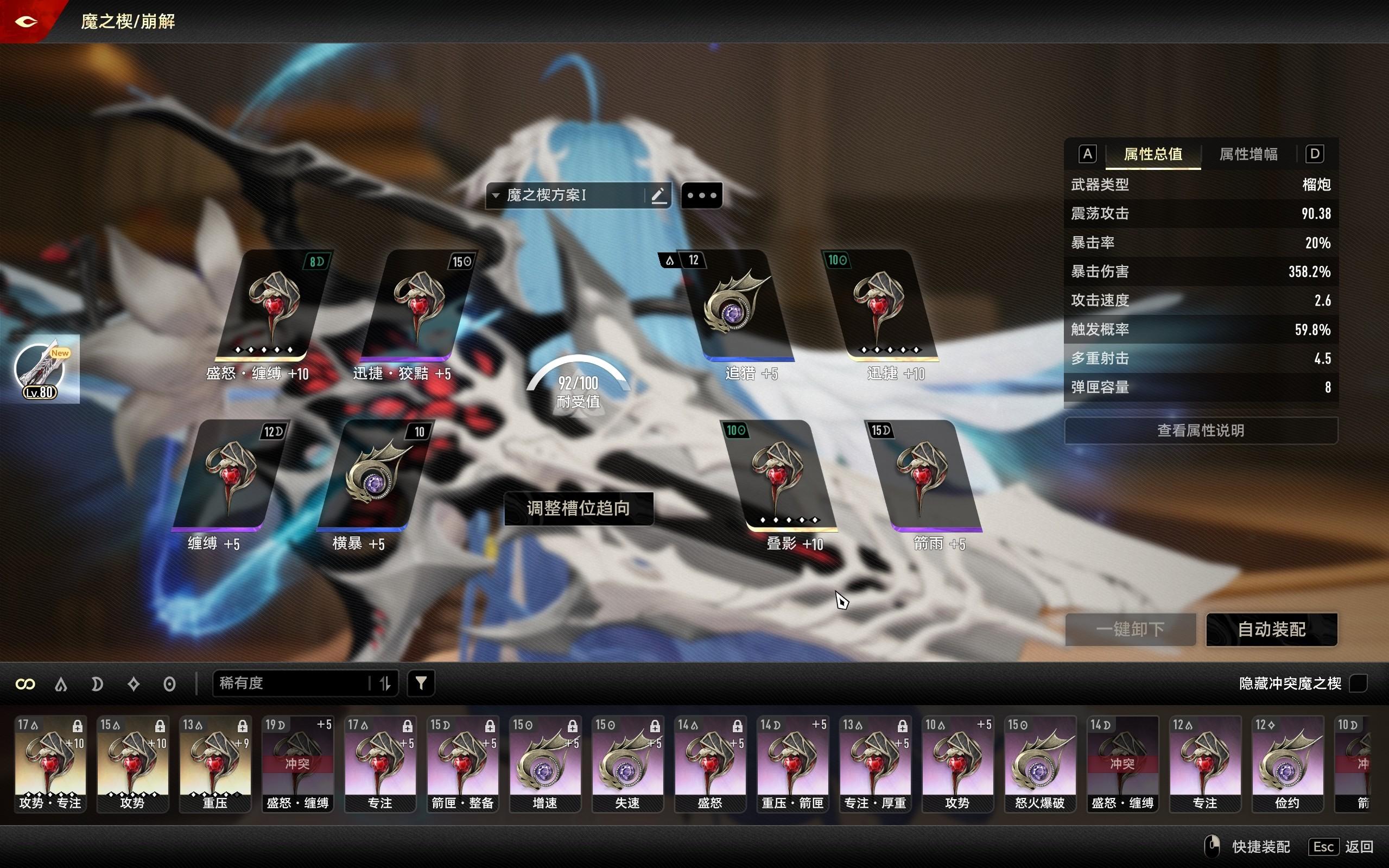The width and height of the screenshot is (1389, 868).
Task: Click the 自动装配 auto-equip button
Action: [x=1271, y=629]
